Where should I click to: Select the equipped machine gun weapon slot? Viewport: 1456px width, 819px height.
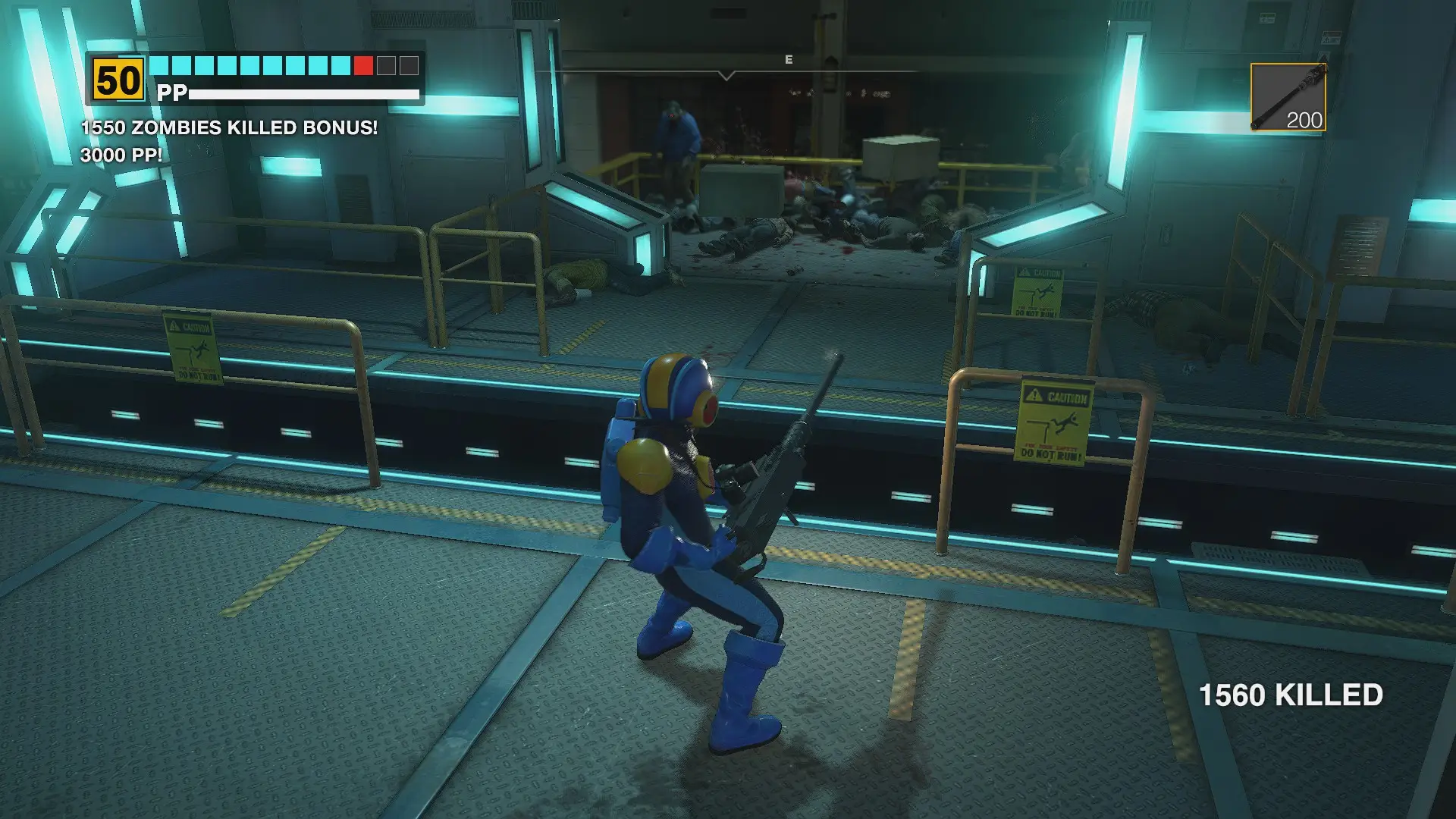coord(1288,97)
